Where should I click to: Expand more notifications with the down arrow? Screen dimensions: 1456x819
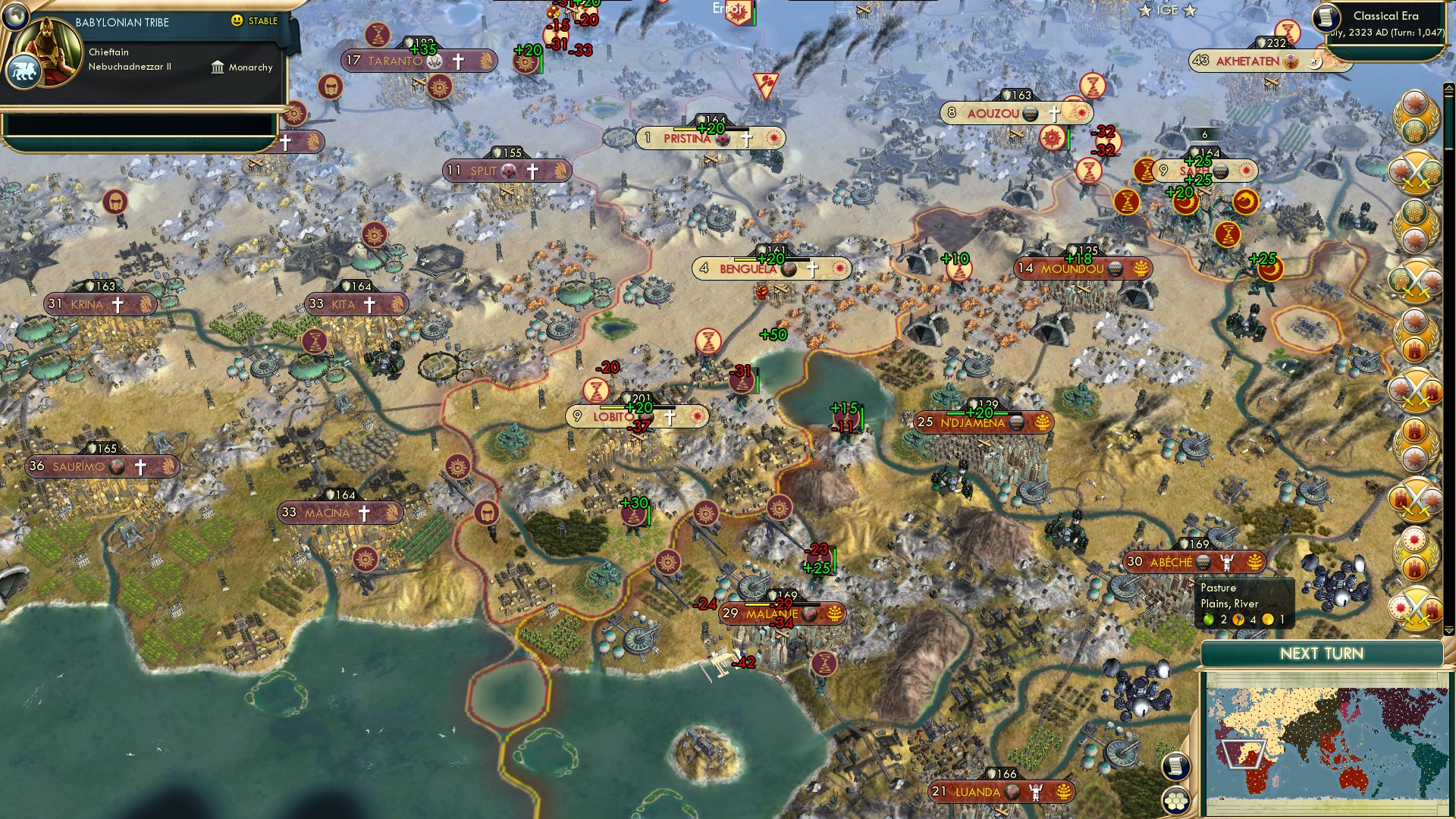(x=1448, y=629)
